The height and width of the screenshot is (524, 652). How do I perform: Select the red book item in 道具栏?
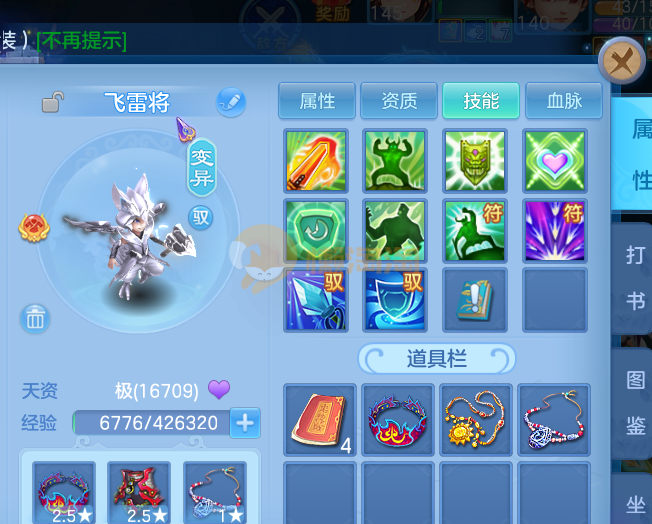point(318,418)
